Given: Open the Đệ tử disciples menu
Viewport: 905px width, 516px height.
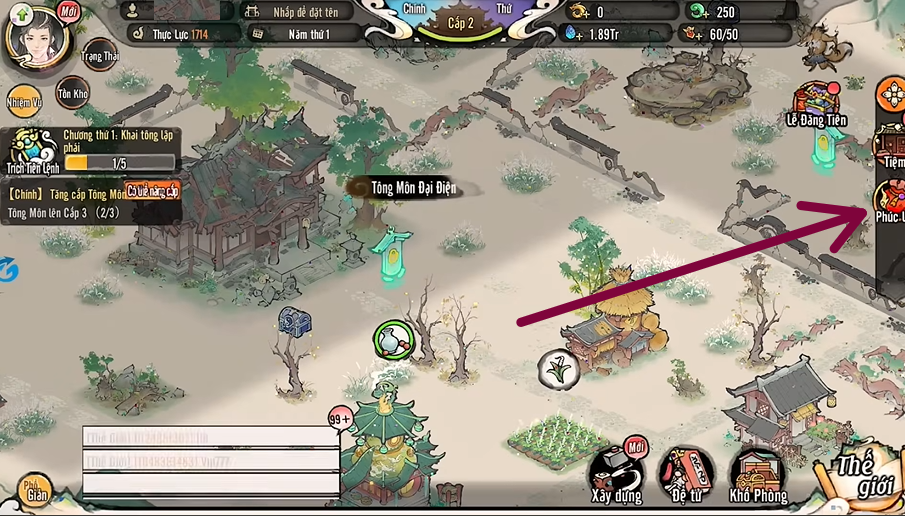Looking at the screenshot, I should coord(687,473).
